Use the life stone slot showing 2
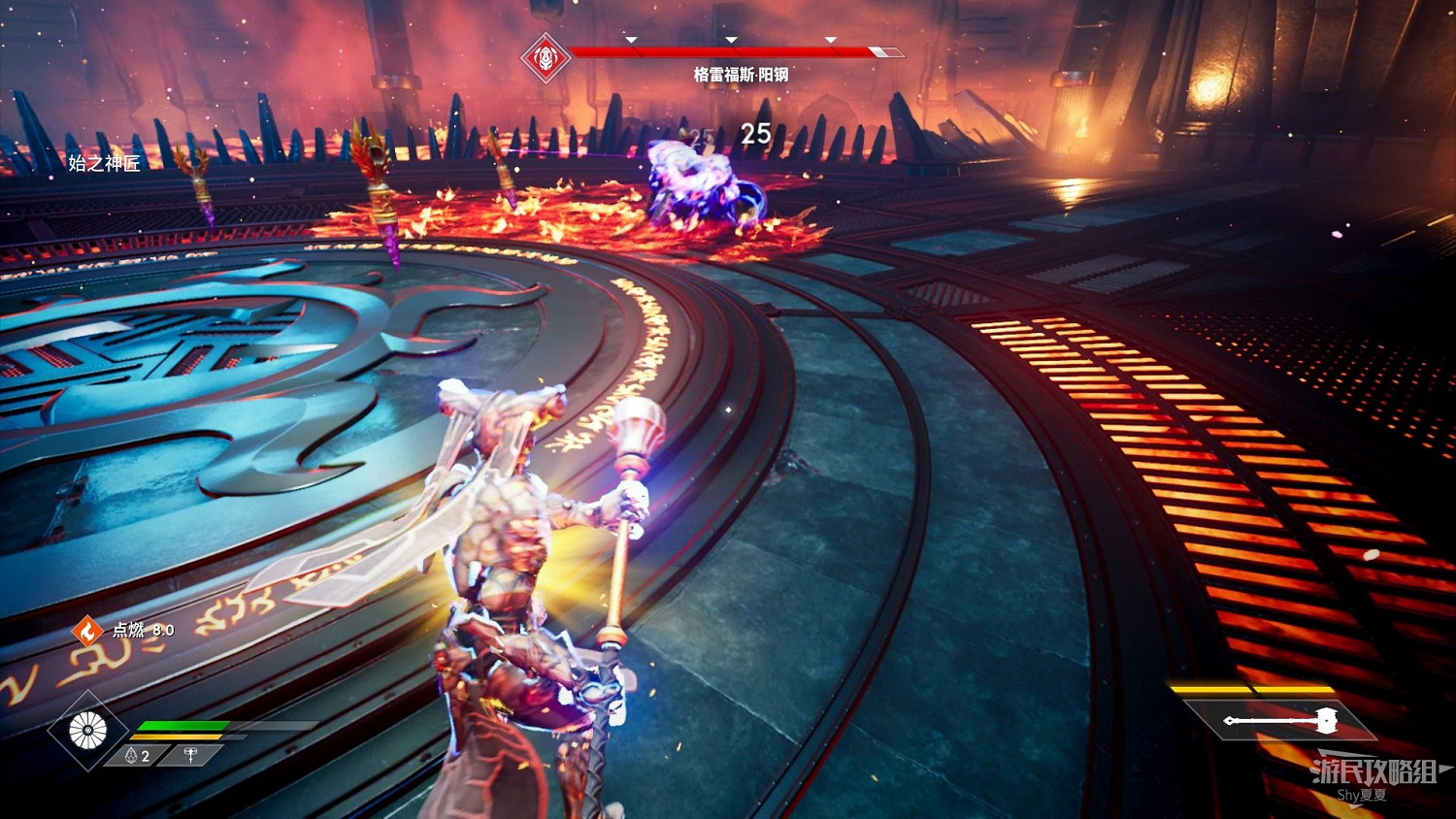The width and height of the screenshot is (1456, 819). pyautogui.click(x=138, y=756)
